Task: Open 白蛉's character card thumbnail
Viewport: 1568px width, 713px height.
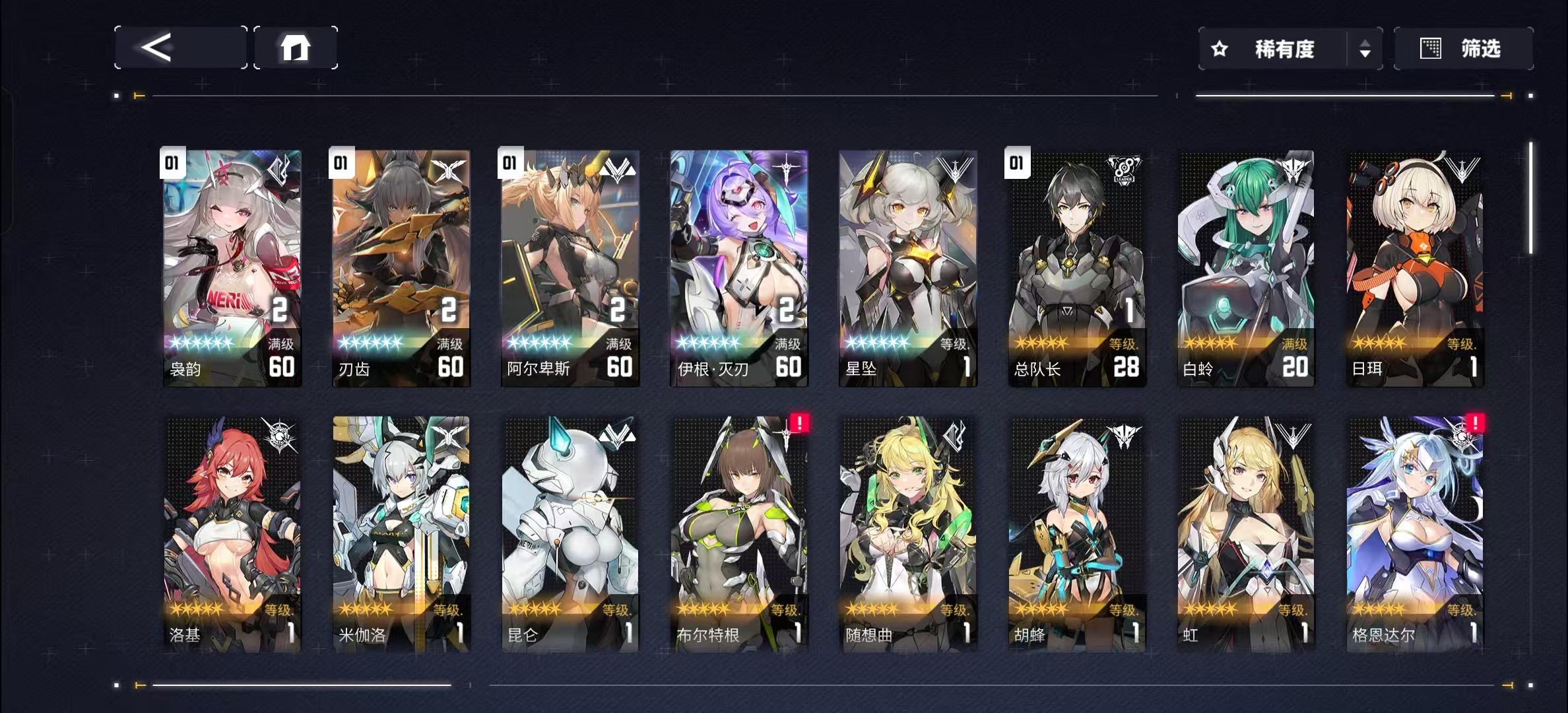Action: click(x=1245, y=264)
